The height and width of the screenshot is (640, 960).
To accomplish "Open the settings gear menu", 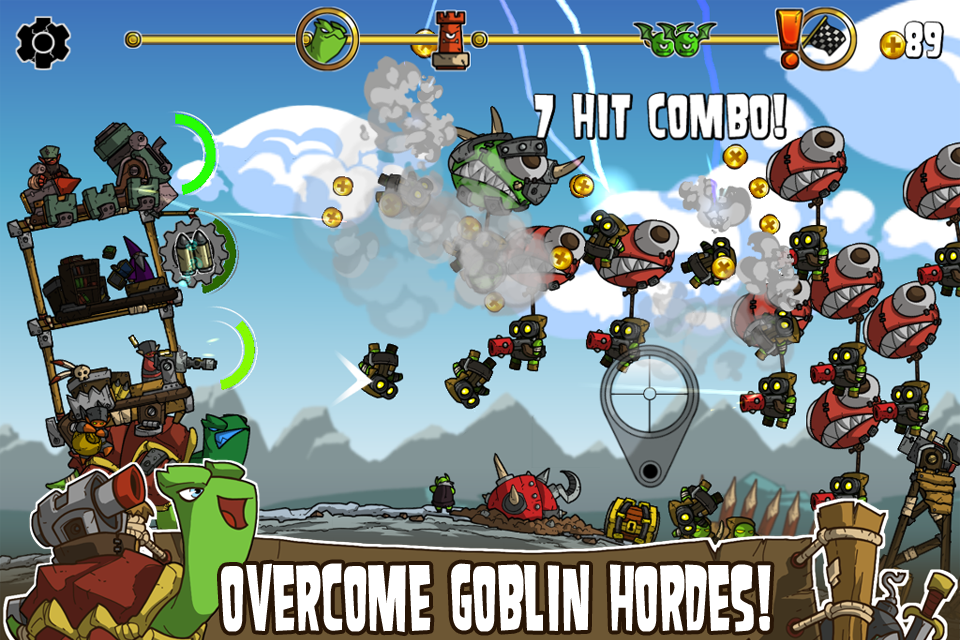I will pyautogui.click(x=44, y=41).
